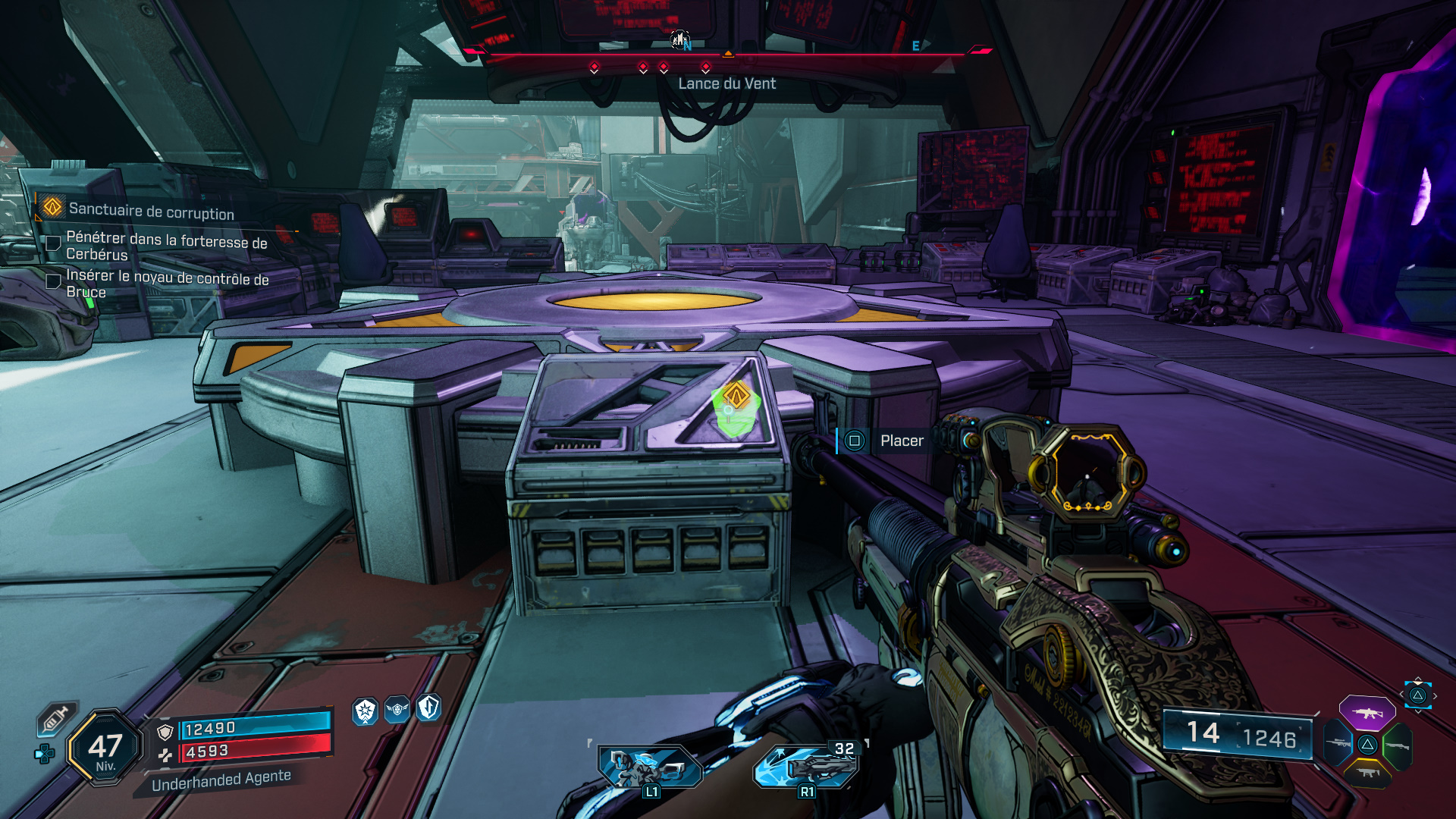
Task: Inspect the lightning shield buff icon
Action: (x=429, y=707)
